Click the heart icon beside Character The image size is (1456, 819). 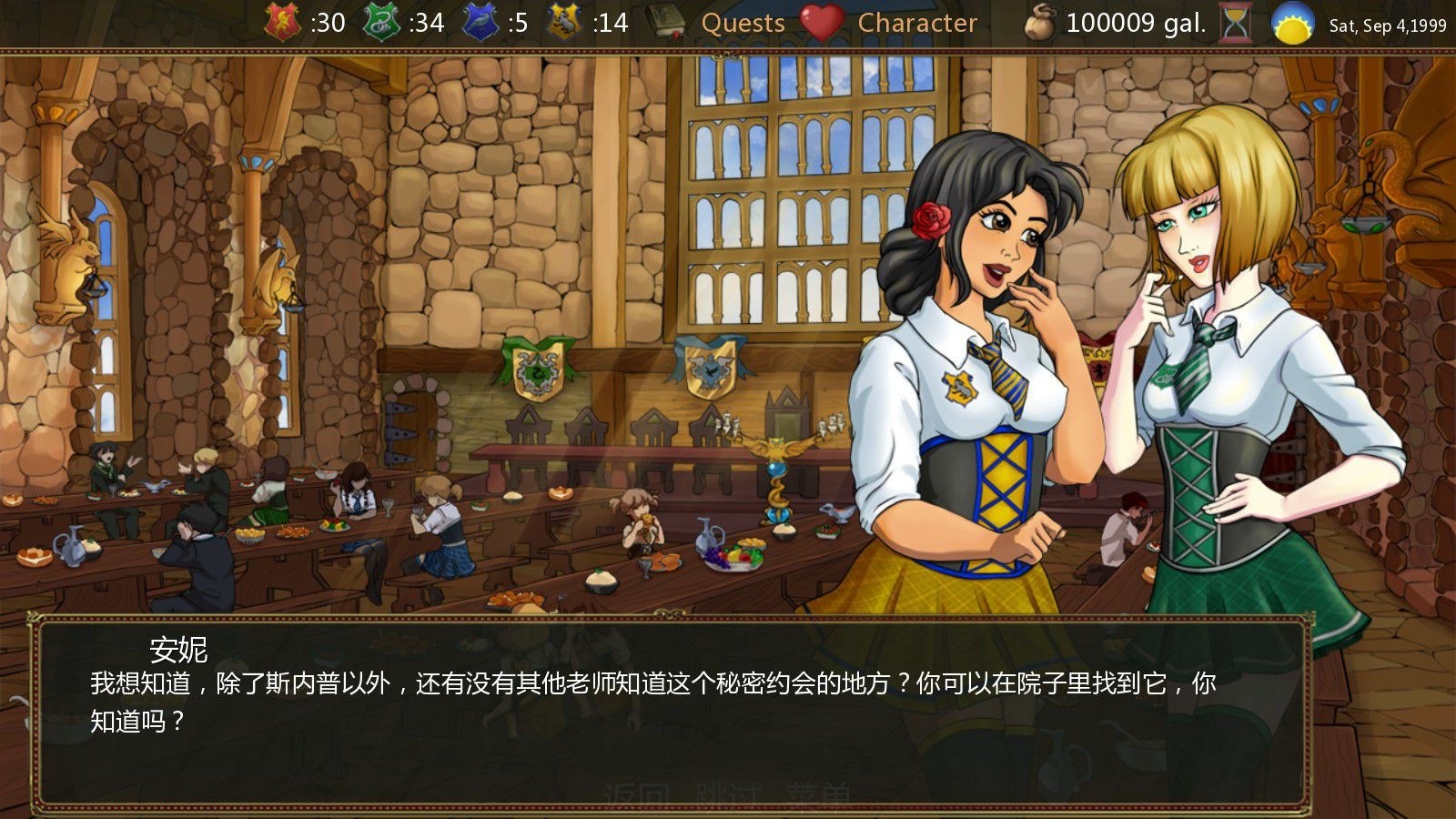[821, 24]
